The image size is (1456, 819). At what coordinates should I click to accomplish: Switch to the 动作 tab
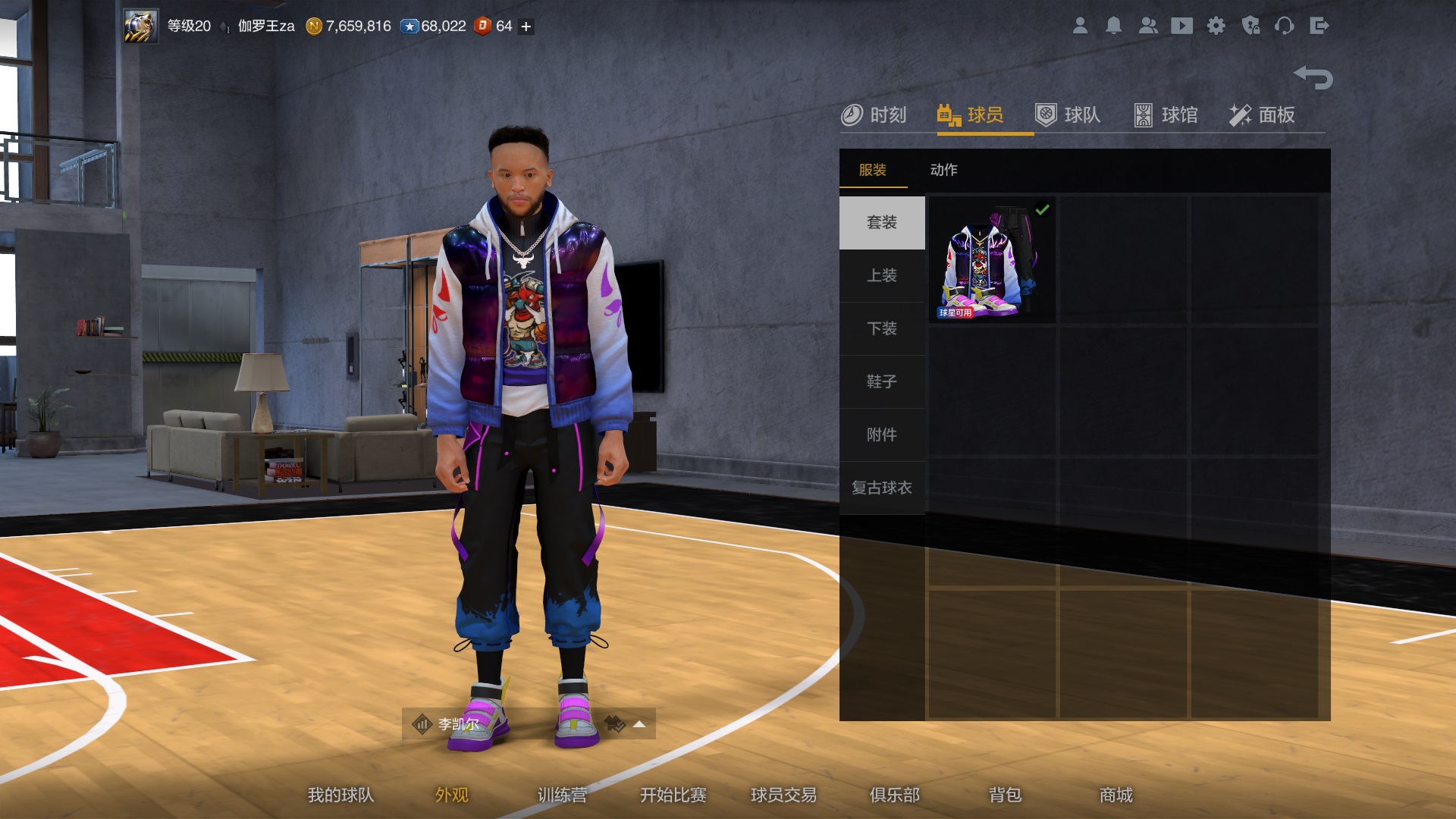tap(944, 170)
